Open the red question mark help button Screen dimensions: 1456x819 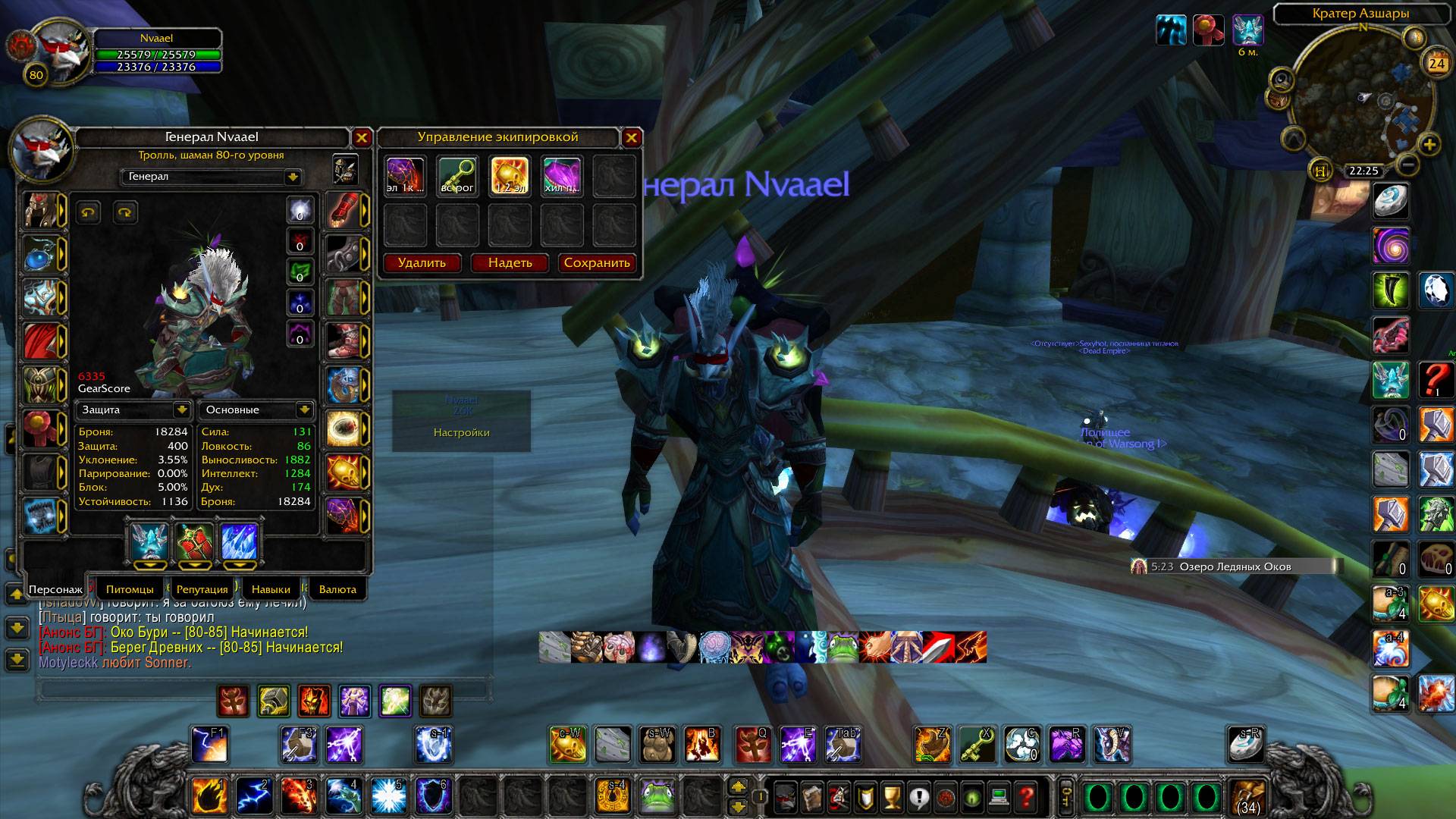[1026, 797]
